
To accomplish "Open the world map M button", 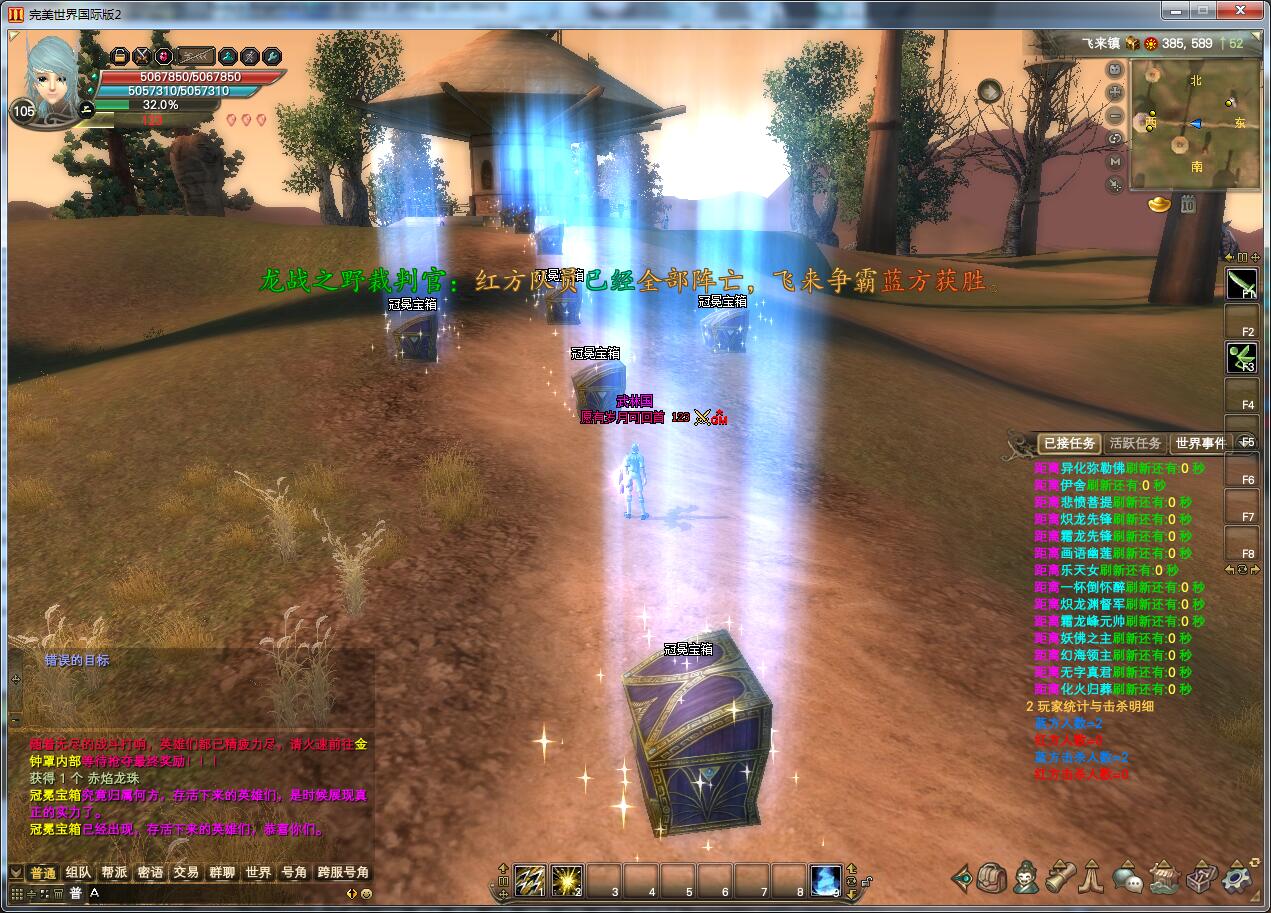I will [1116, 161].
